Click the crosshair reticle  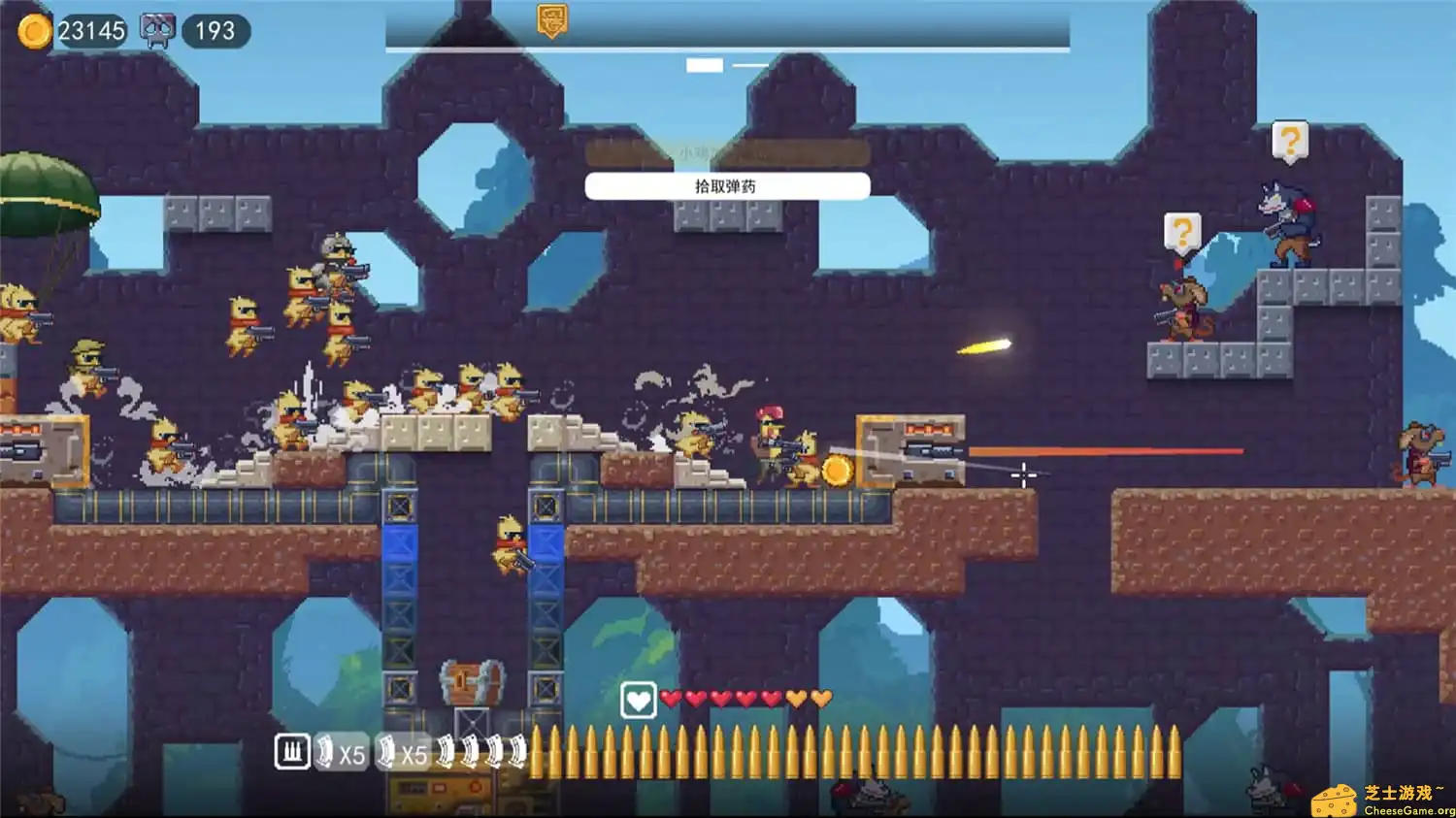[x=1025, y=474]
